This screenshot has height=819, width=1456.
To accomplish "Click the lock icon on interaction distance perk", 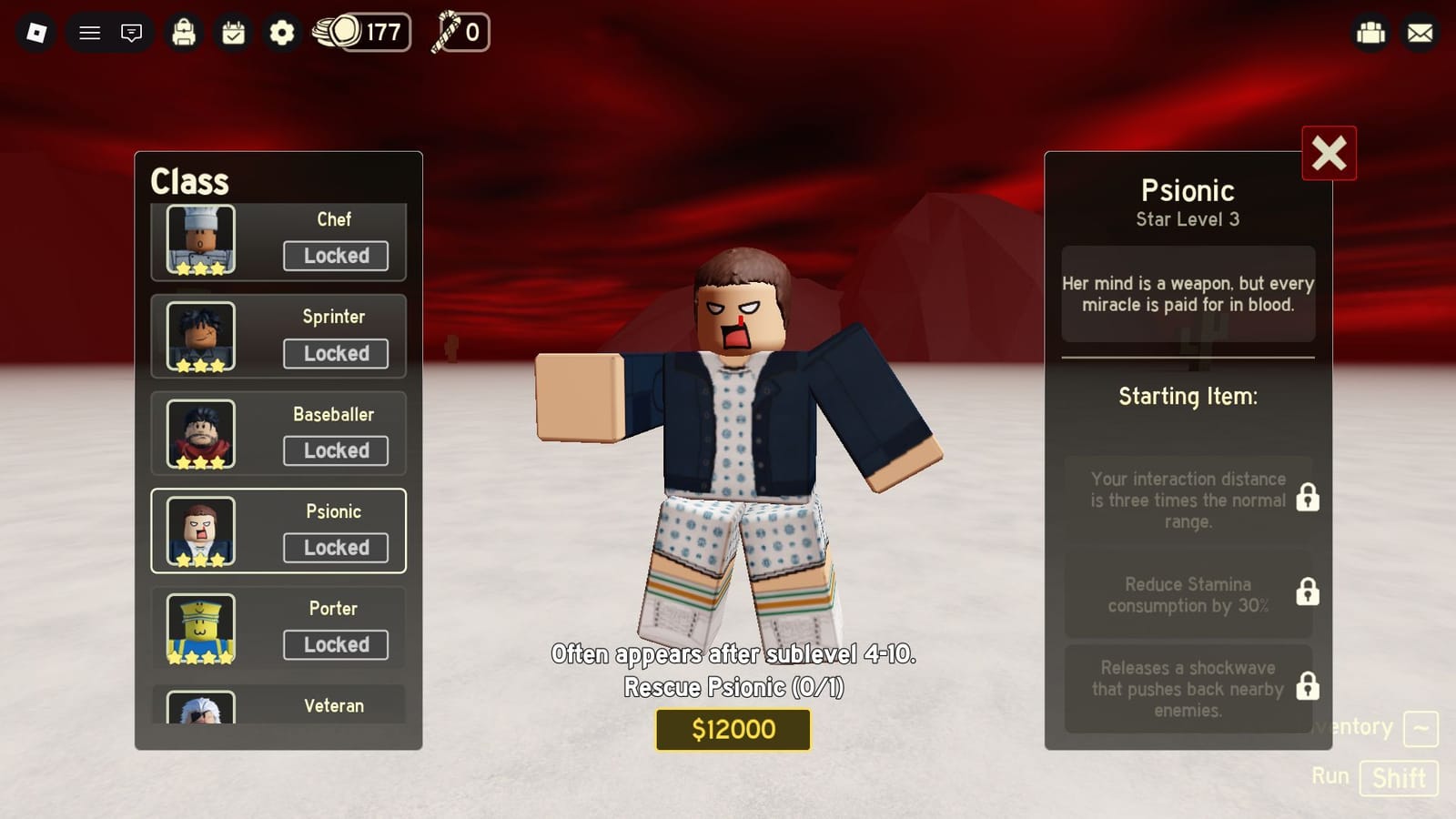I will pyautogui.click(x=1308, y=499).
